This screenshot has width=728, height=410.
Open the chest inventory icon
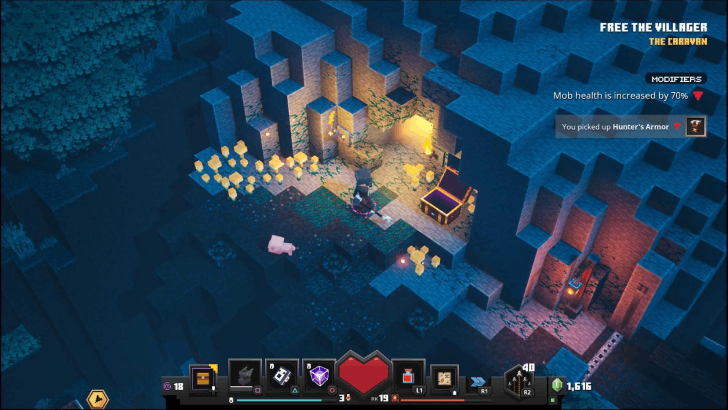pos(204,378)
